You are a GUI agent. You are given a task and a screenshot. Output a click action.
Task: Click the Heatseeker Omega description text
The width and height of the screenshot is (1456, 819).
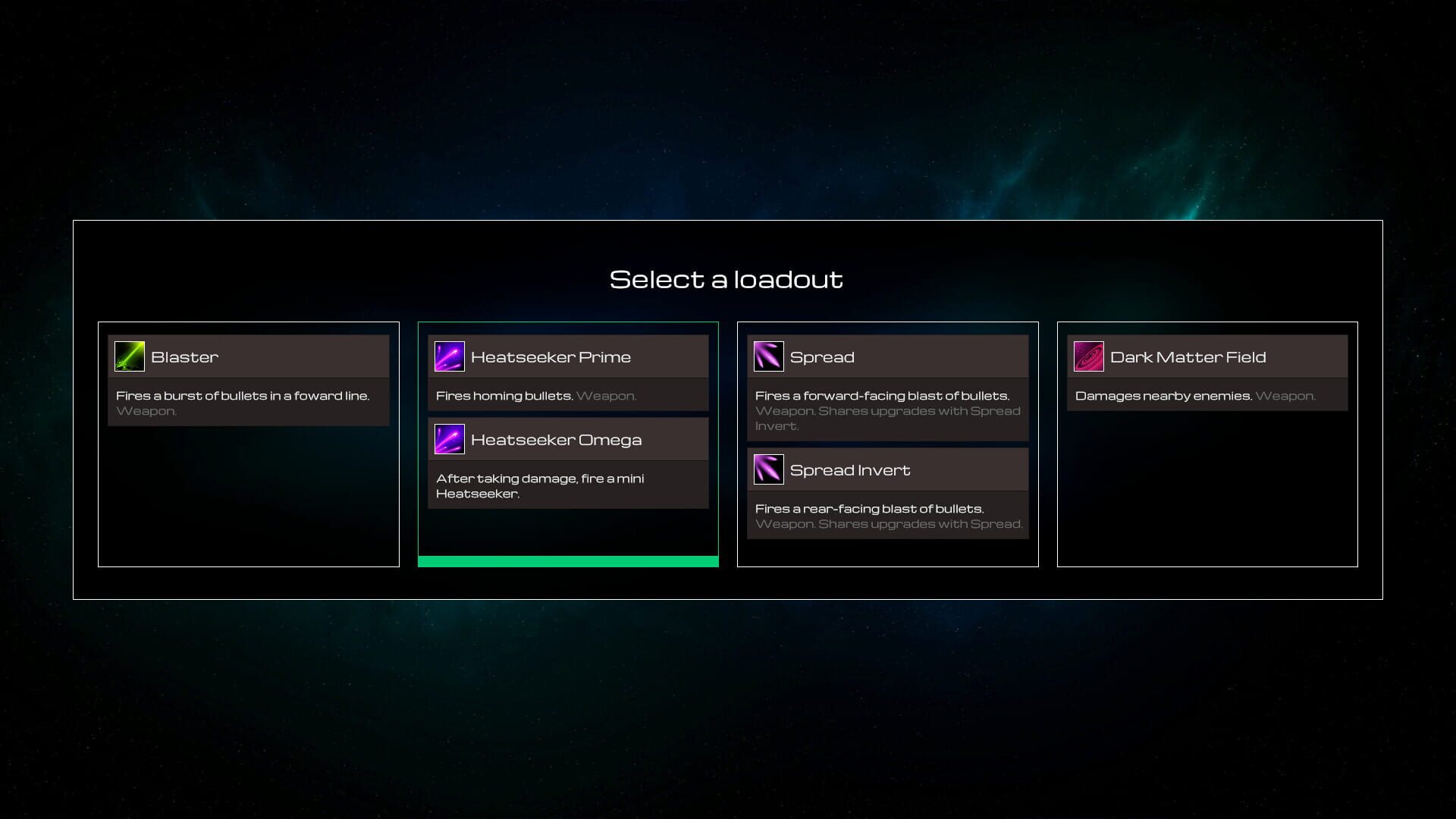point(539,485)
